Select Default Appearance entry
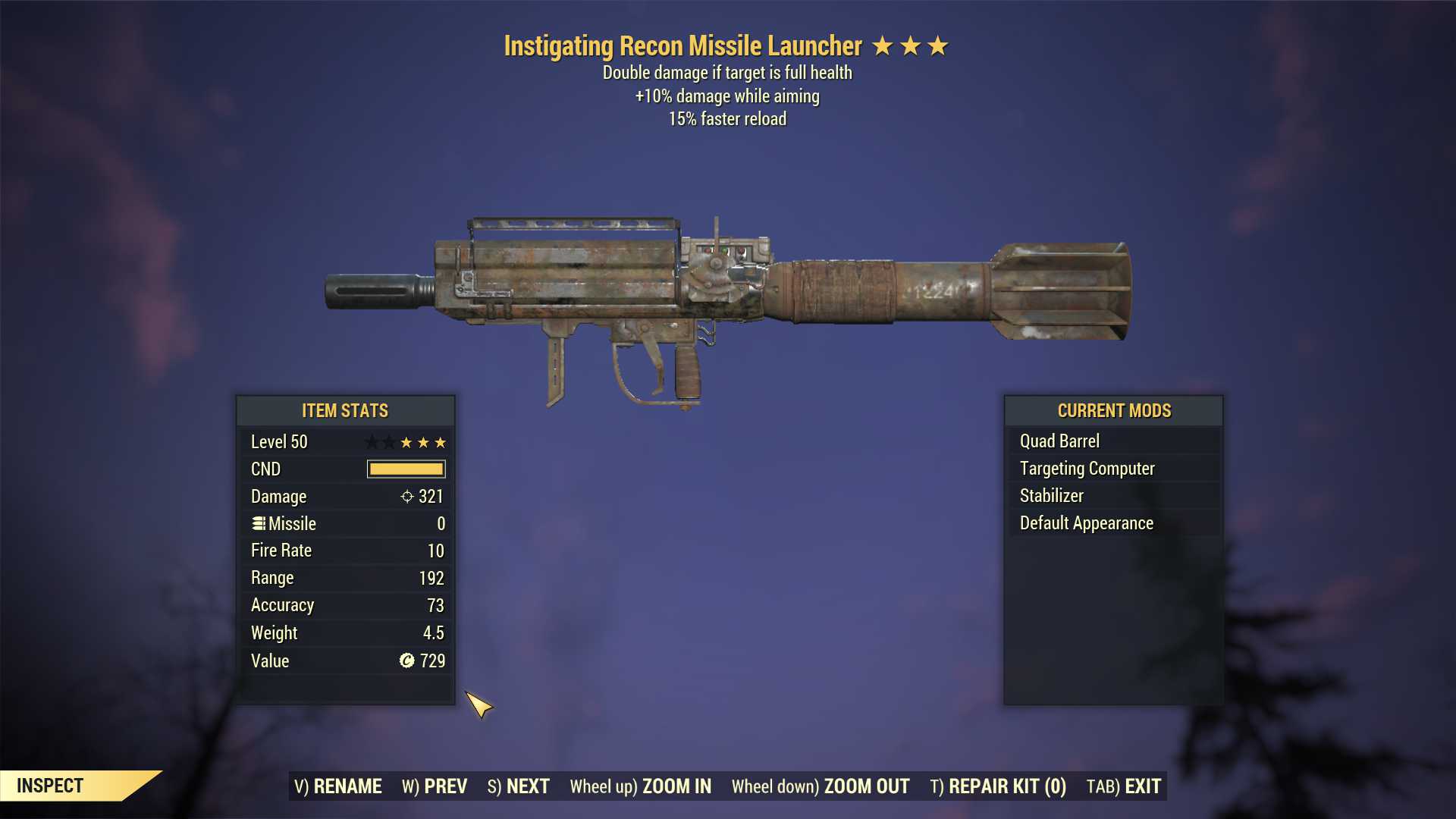 point(1085,522)
